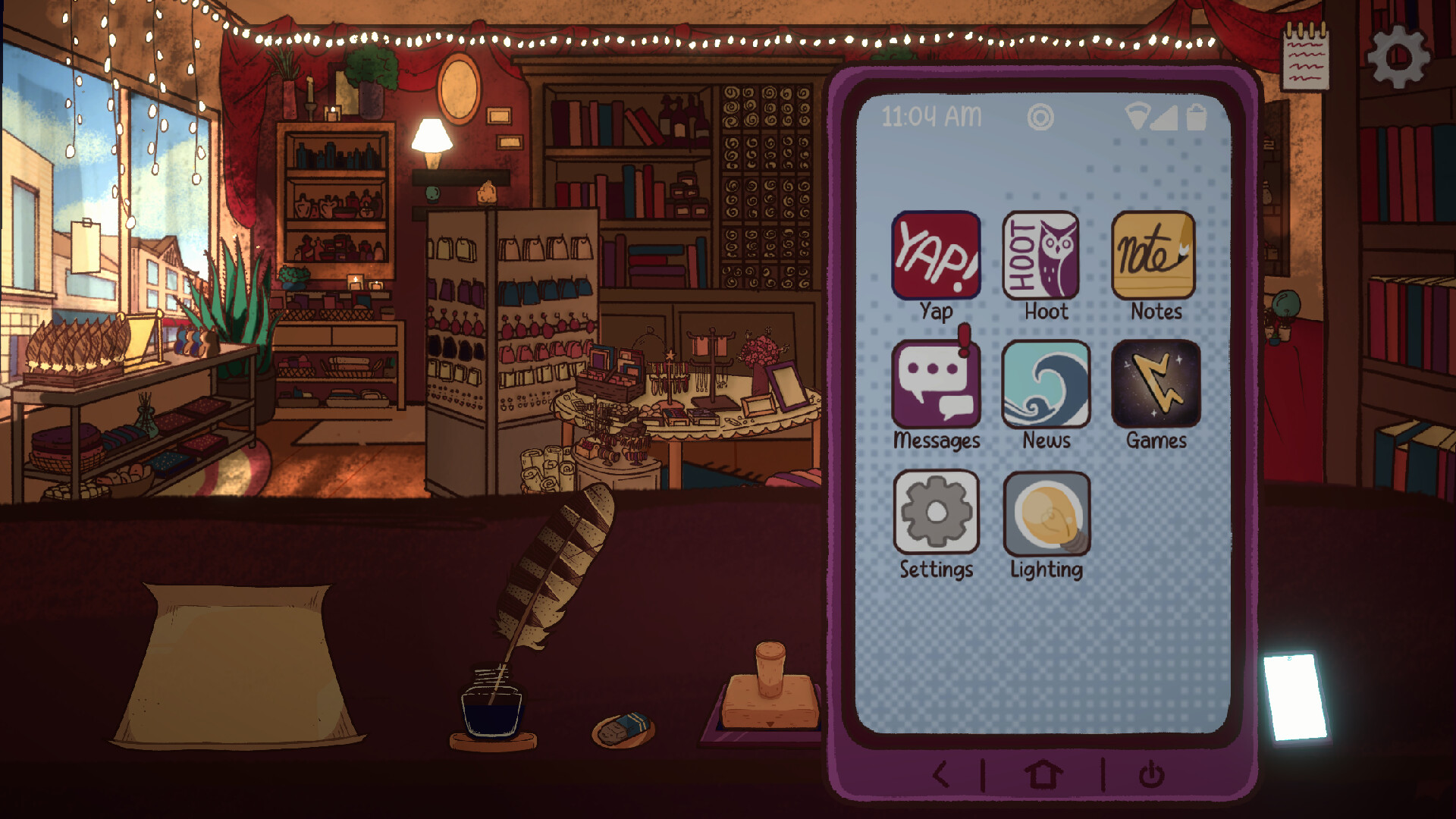Tap the recording indicator near the clock
This screenshot has height=819, width=1456.
coord(1041,118)
